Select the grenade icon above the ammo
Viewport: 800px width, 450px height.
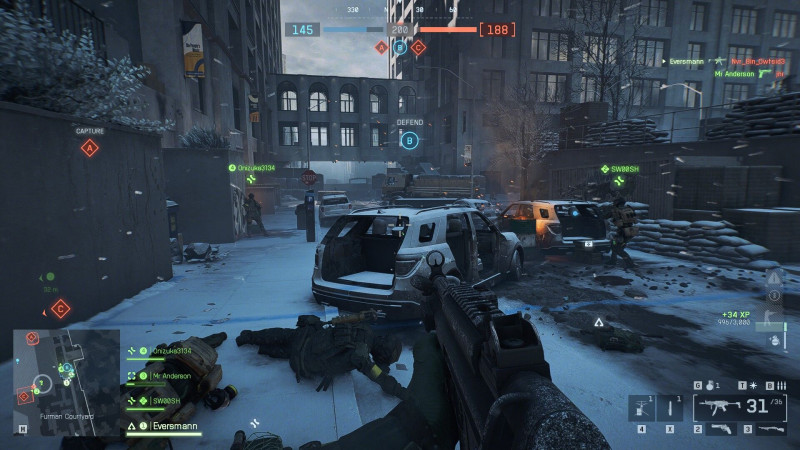click(709, 385)
